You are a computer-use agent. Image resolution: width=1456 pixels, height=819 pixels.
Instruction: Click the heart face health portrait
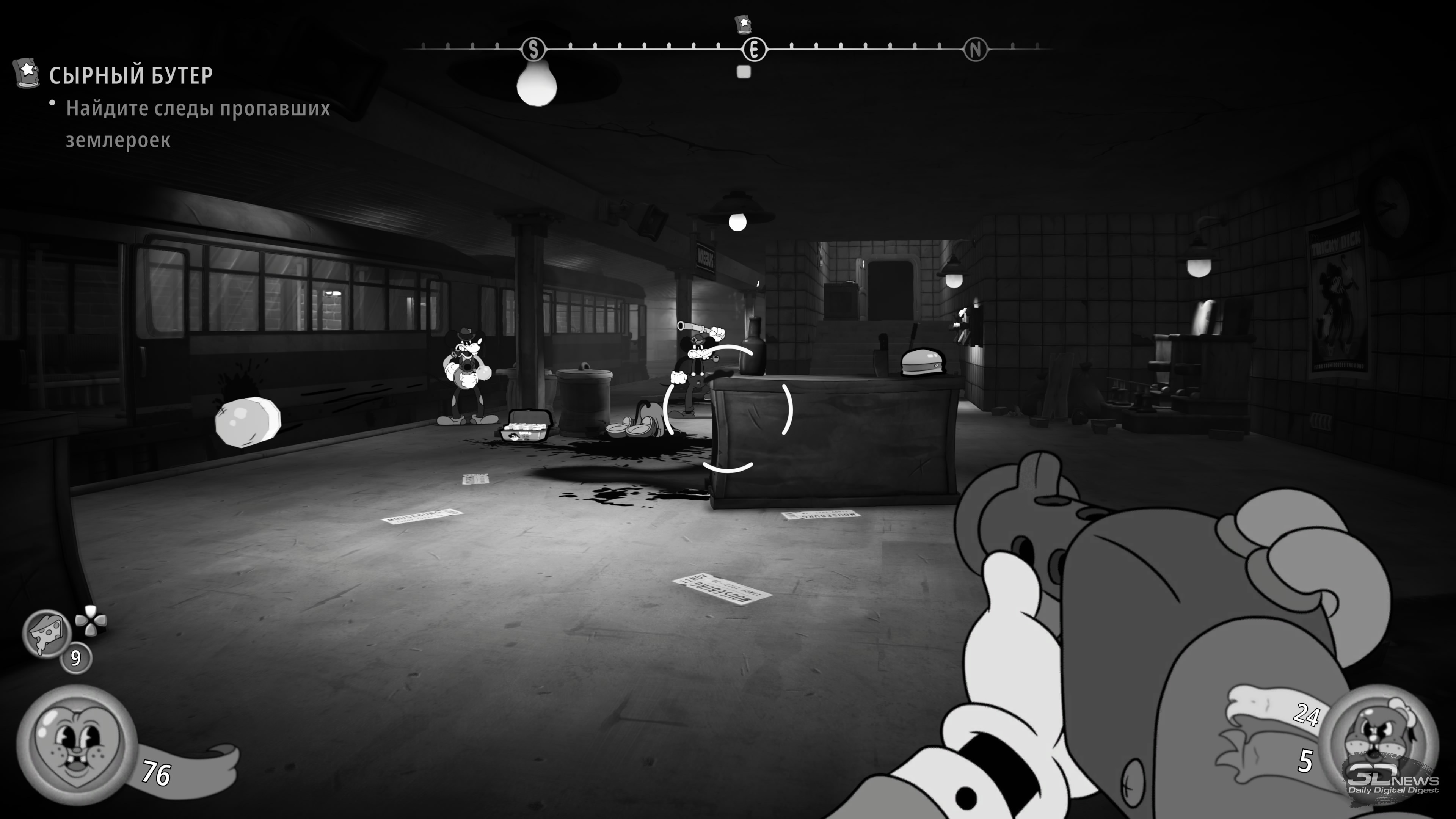pyautogui.click(x=76, y=744)
